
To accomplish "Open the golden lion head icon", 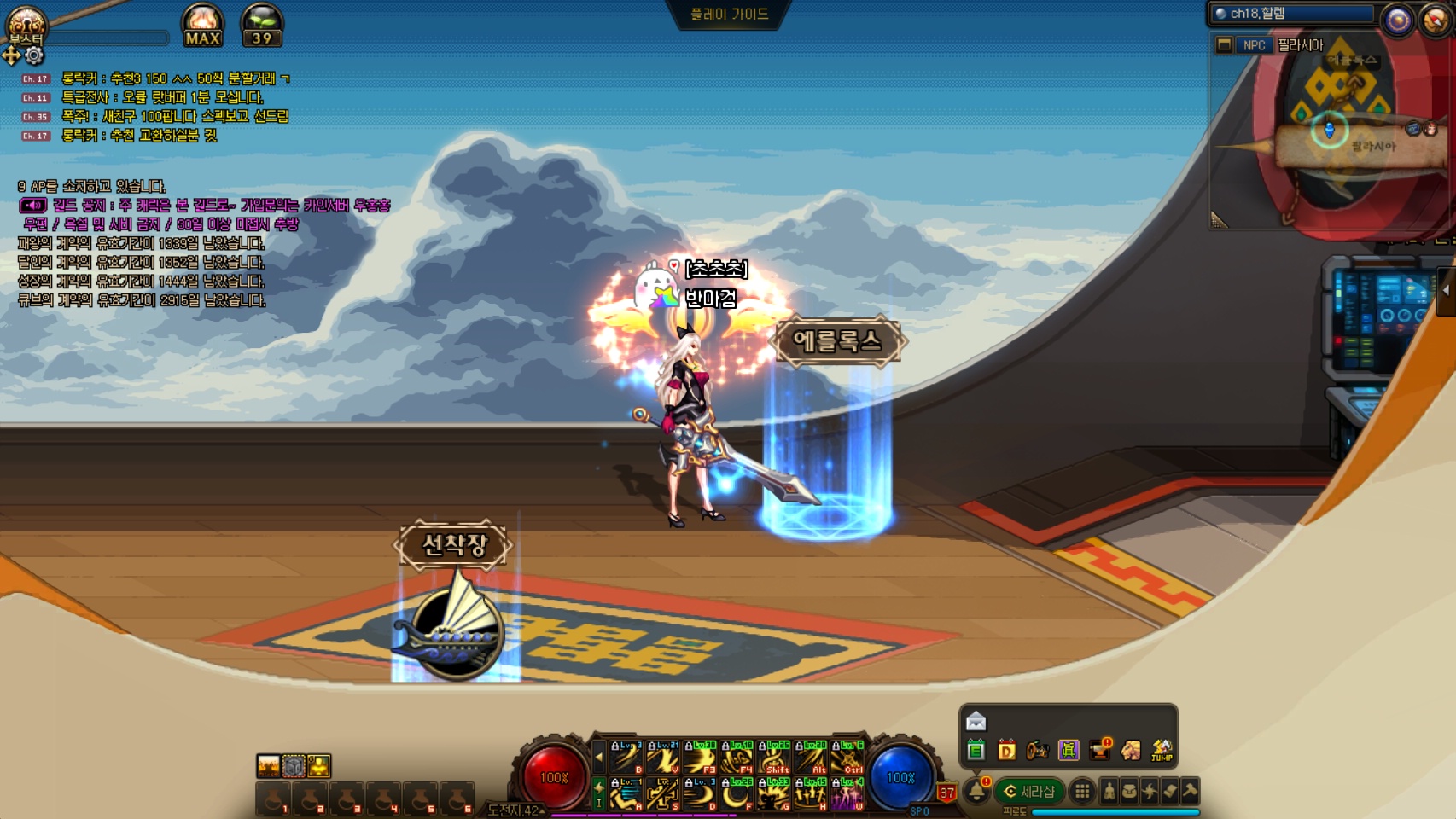I will coord(1131,751).
